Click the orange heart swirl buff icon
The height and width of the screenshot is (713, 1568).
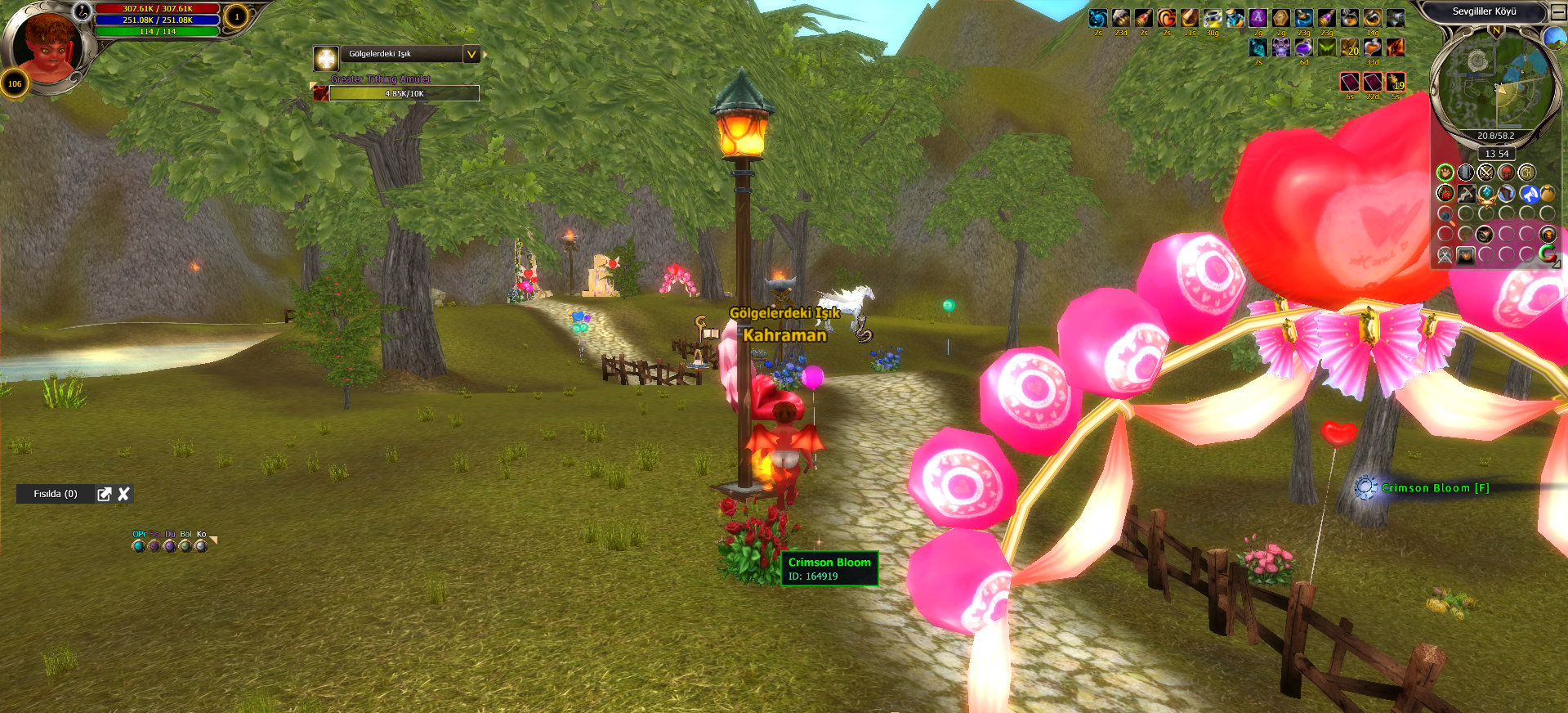(1167, 18)
